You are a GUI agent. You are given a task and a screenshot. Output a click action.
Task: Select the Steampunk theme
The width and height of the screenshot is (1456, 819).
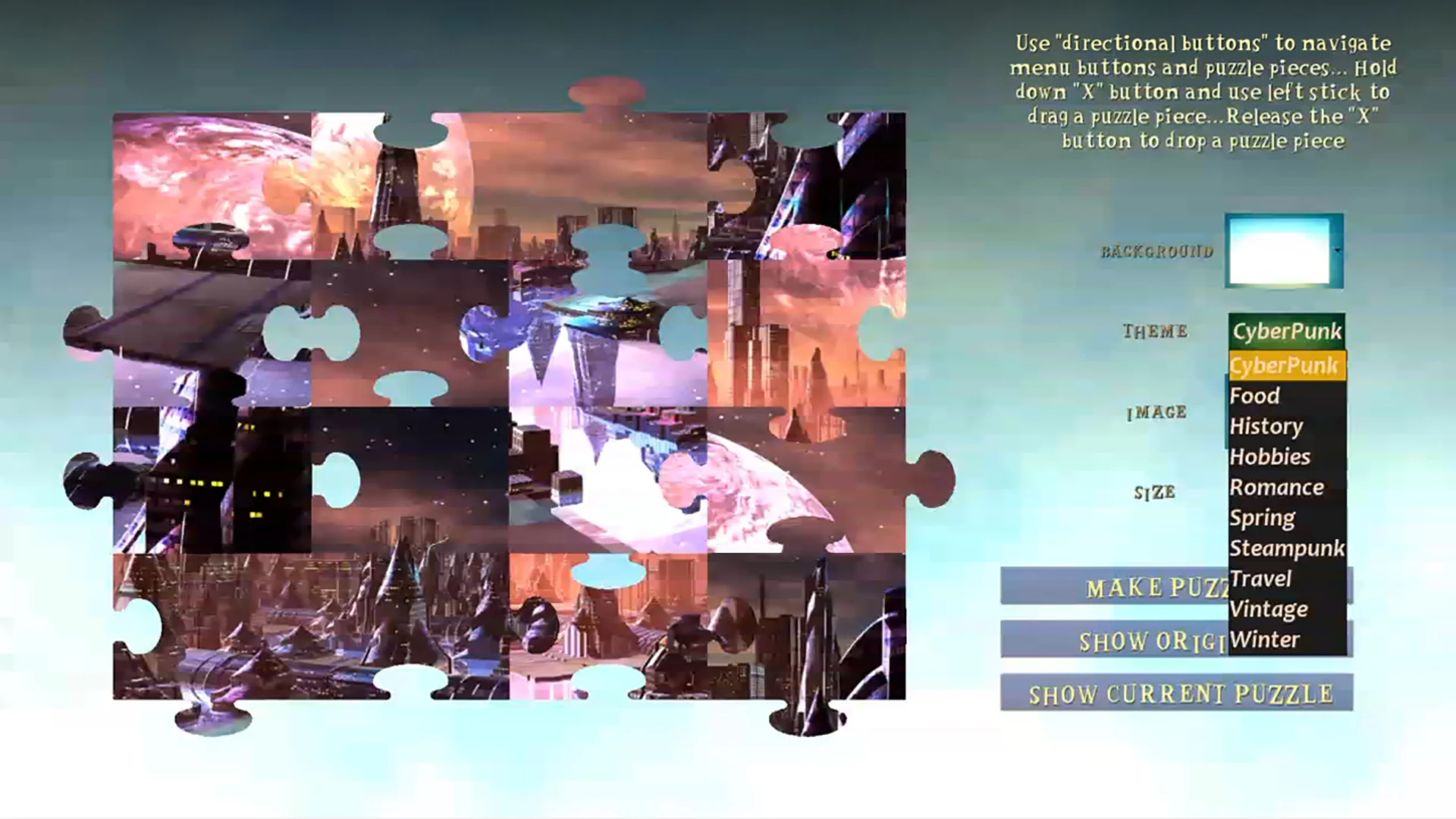[1287, 548]
